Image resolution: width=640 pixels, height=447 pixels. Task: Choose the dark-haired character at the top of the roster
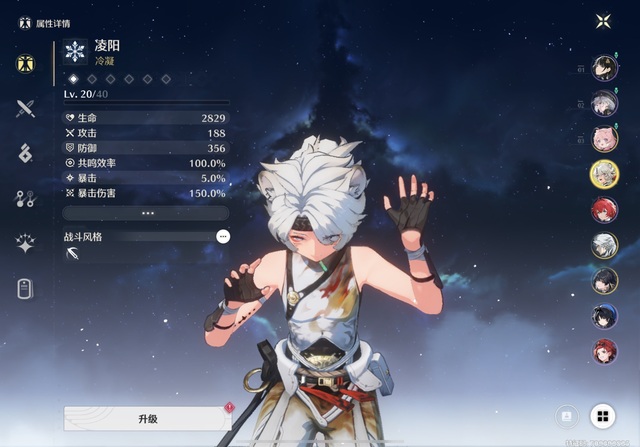(x=604, y=68)
